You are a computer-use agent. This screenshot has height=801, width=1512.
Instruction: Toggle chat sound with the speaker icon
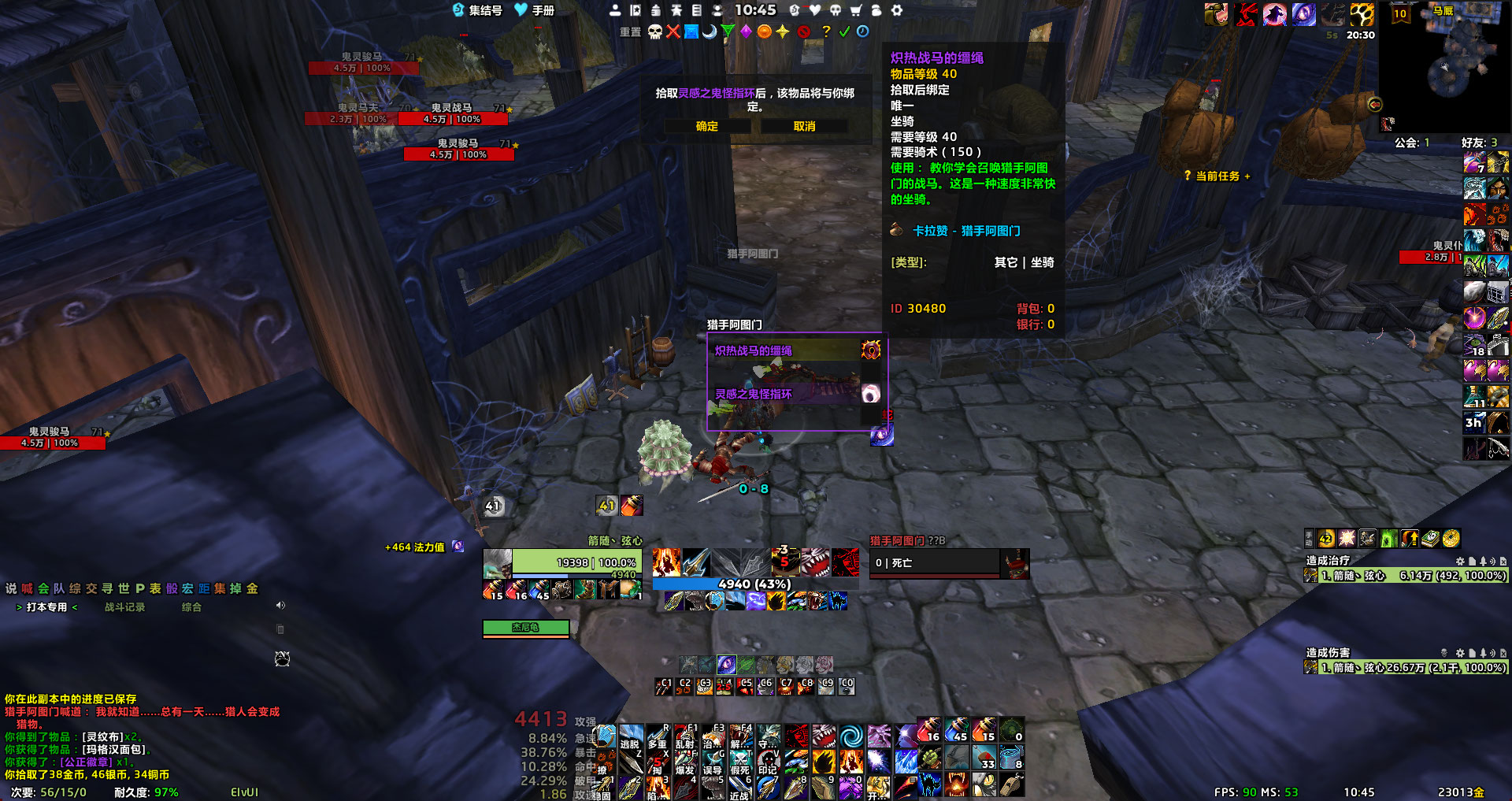(x=280, y=606)
